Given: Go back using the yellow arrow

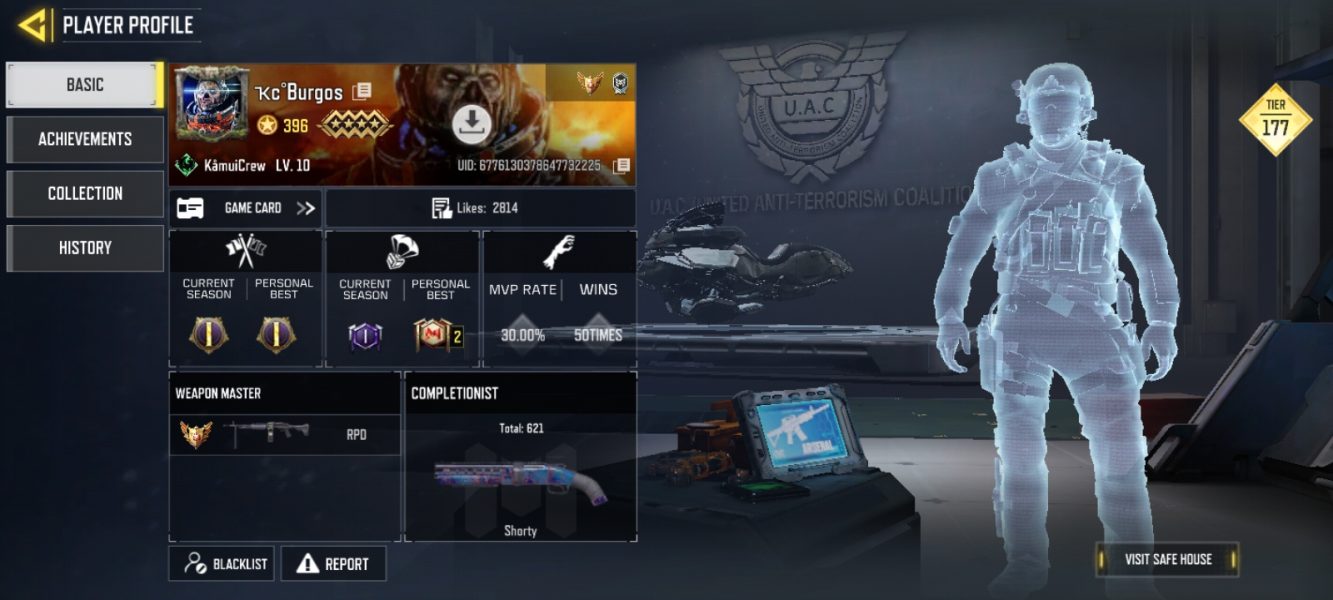Looking at the screenshot, I should coord(33,25).
